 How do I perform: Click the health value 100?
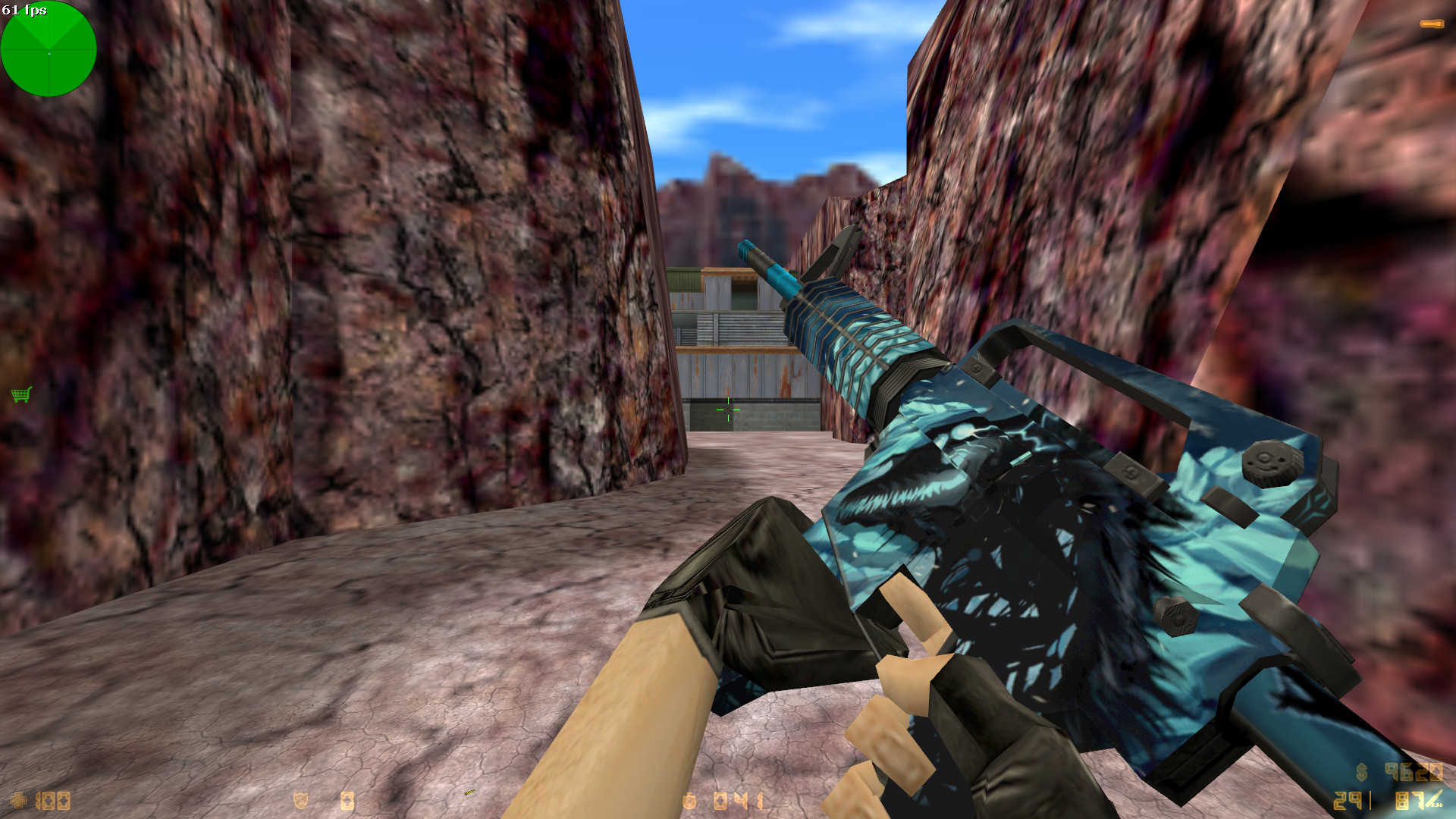pyautogui.click(x=53, y=801)
